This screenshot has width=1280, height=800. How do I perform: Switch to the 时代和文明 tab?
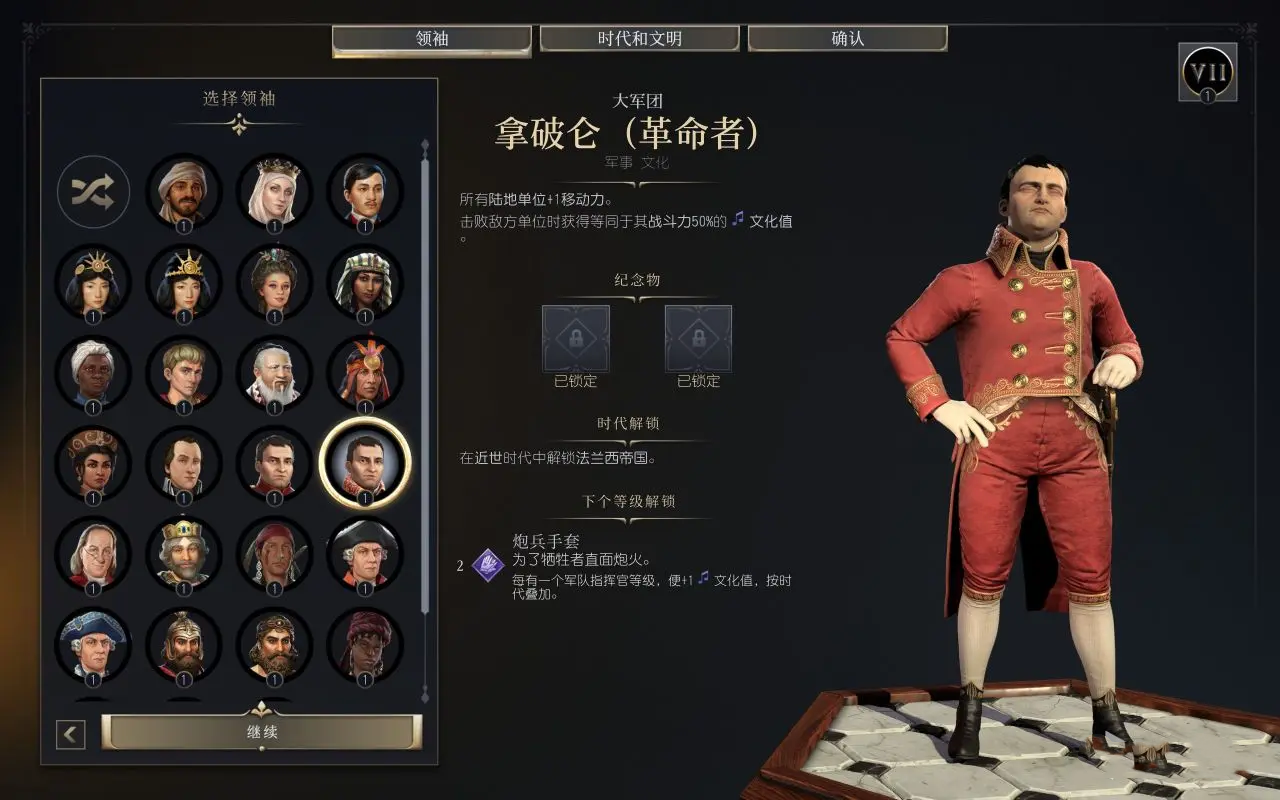click(x=640, y=39)
